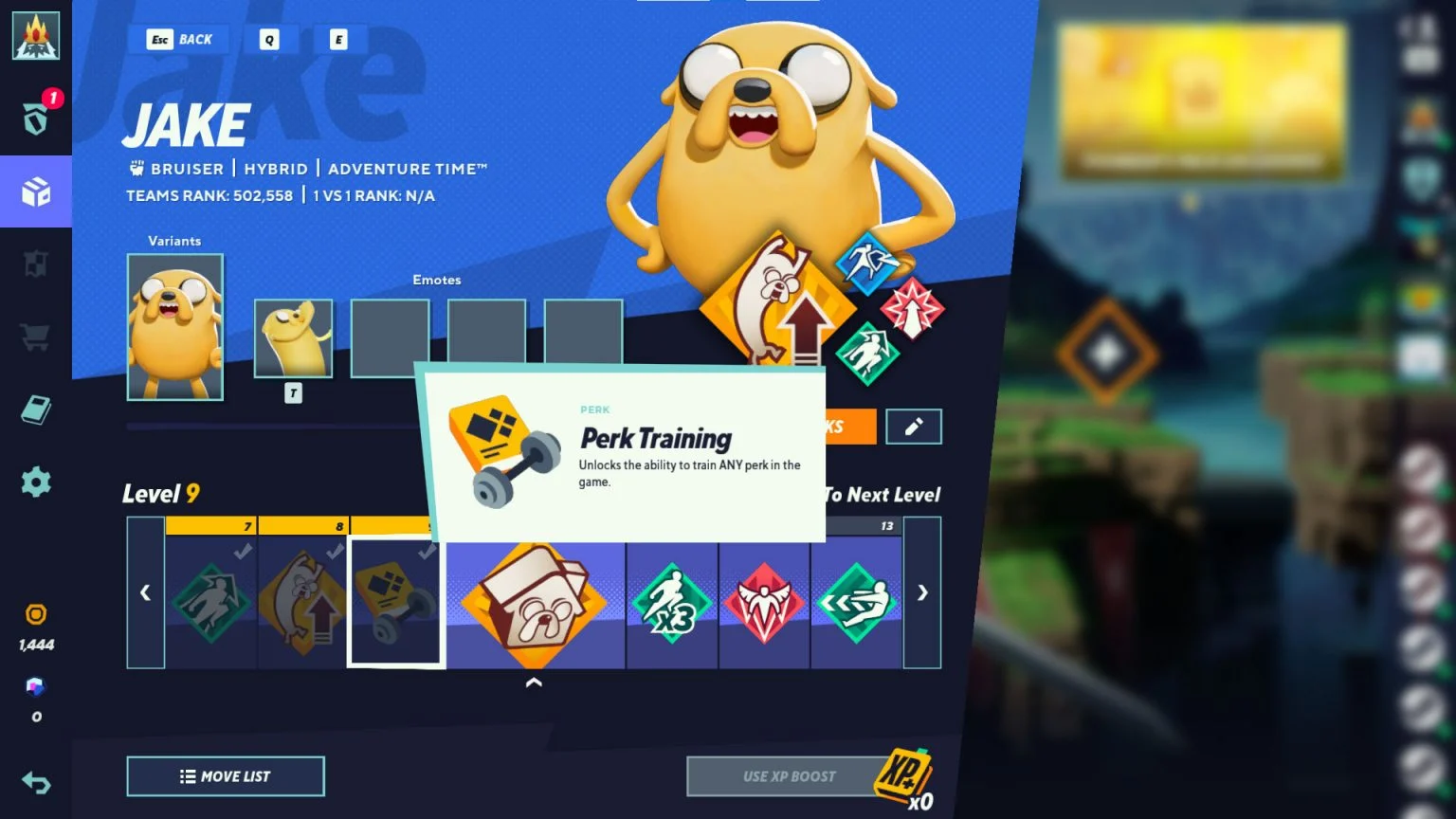The width and height of the screenshot is (1456, 819).
Task: Select Jake's default variant thumbnail
Action: 175,327
